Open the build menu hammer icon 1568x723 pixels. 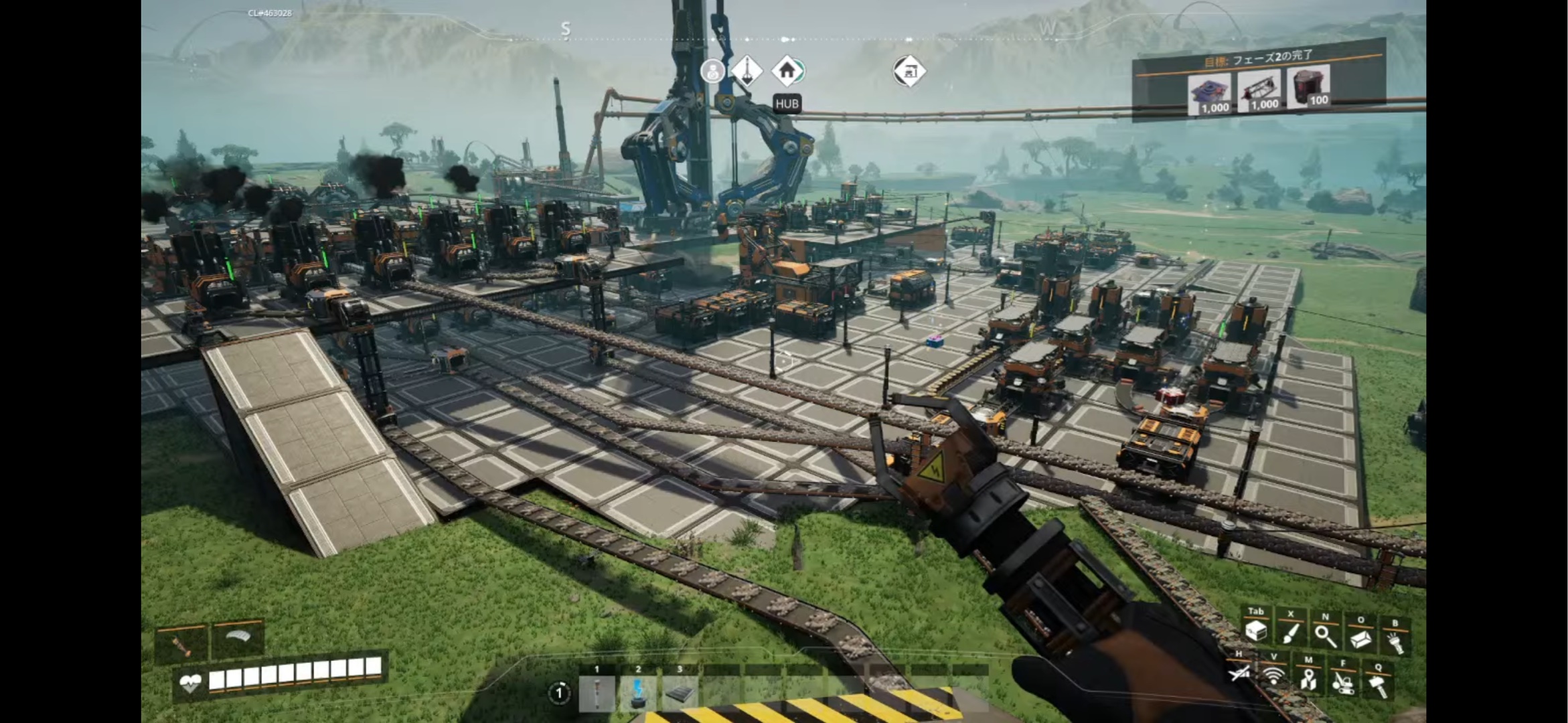tap(1377, 686)
